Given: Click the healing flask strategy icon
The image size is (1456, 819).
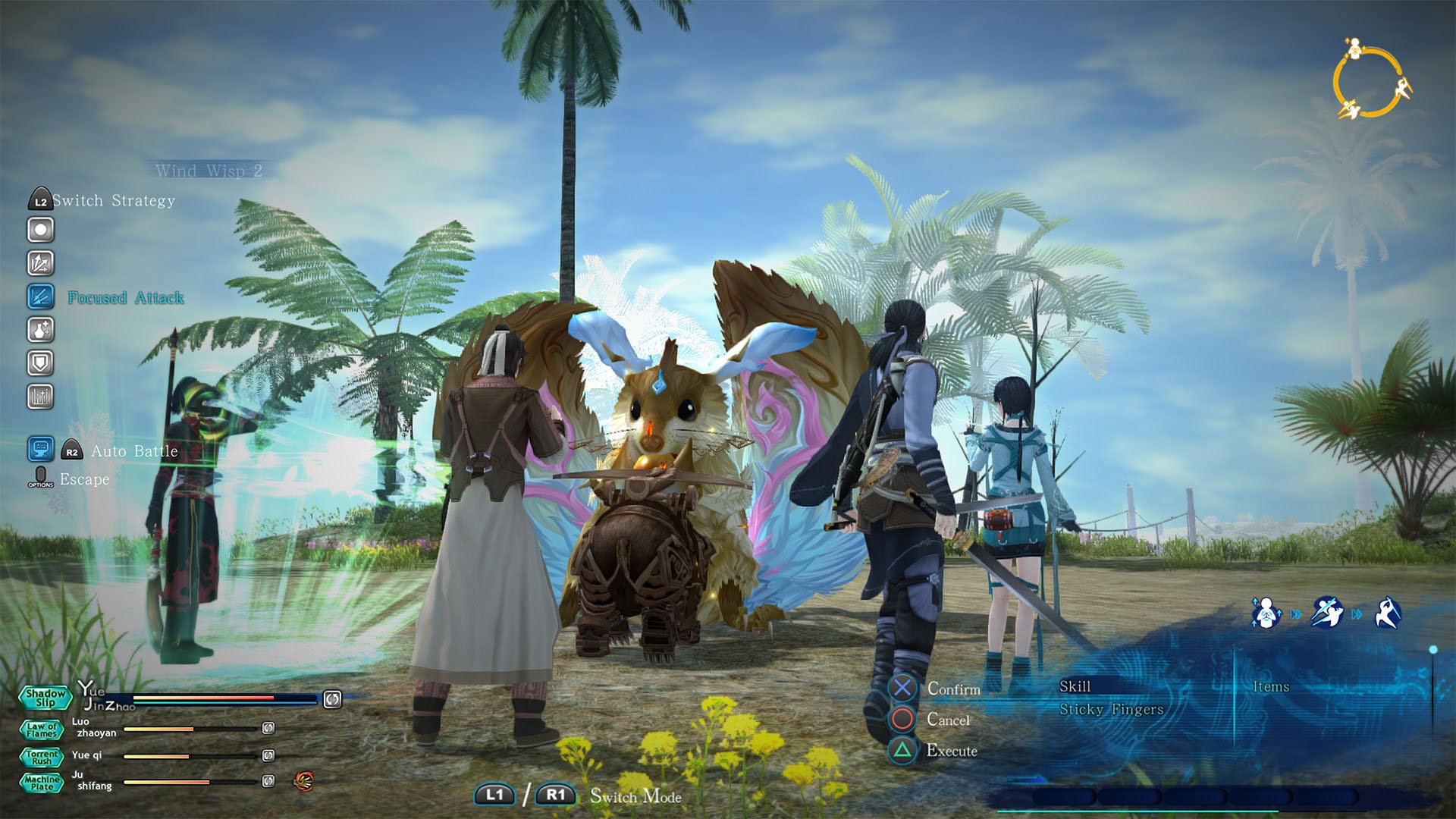Looking at the screenshot, I should [x=39, y=330].
